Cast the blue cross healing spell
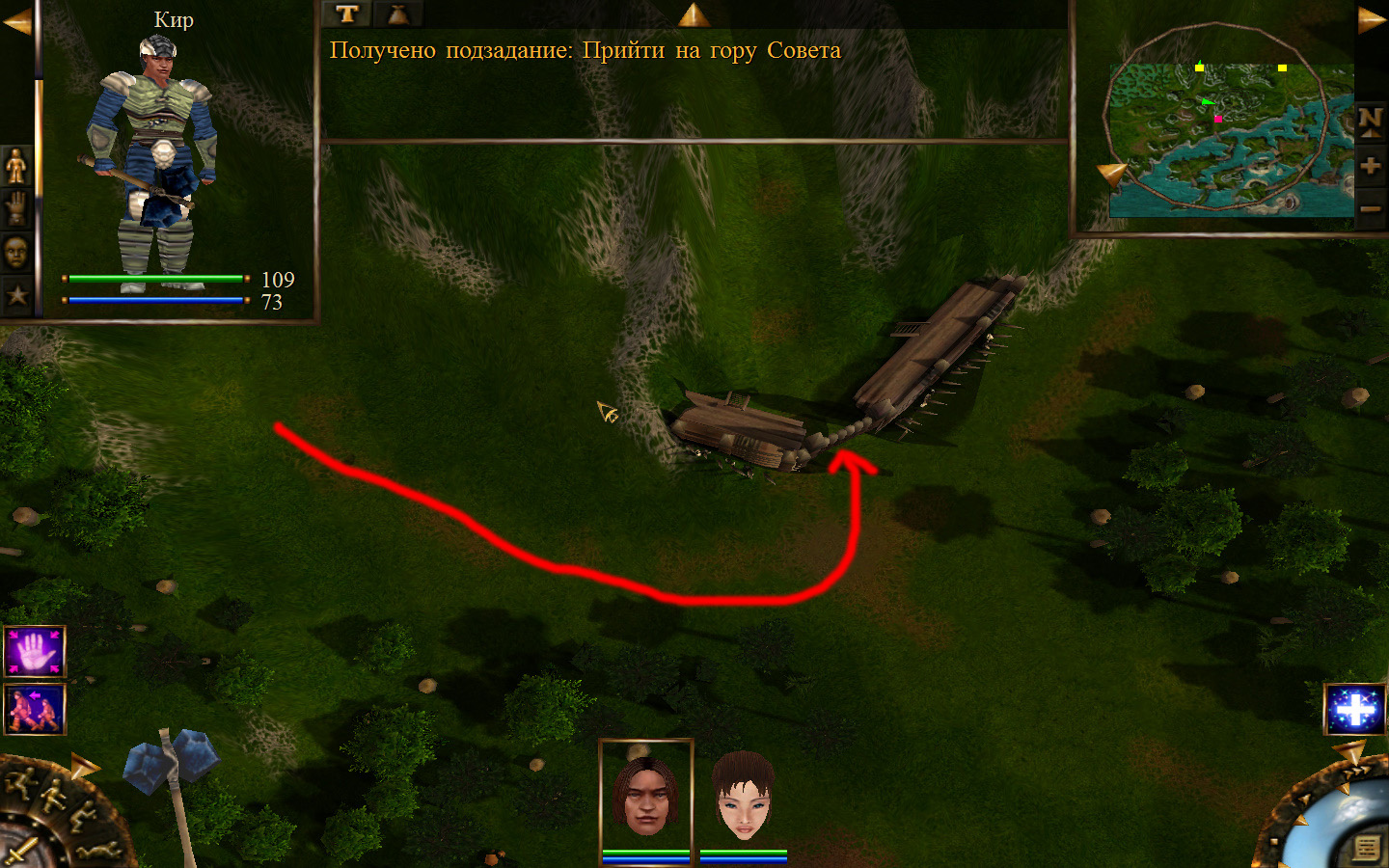Viewport: 1389px width, 868px height. point(1355,709)
